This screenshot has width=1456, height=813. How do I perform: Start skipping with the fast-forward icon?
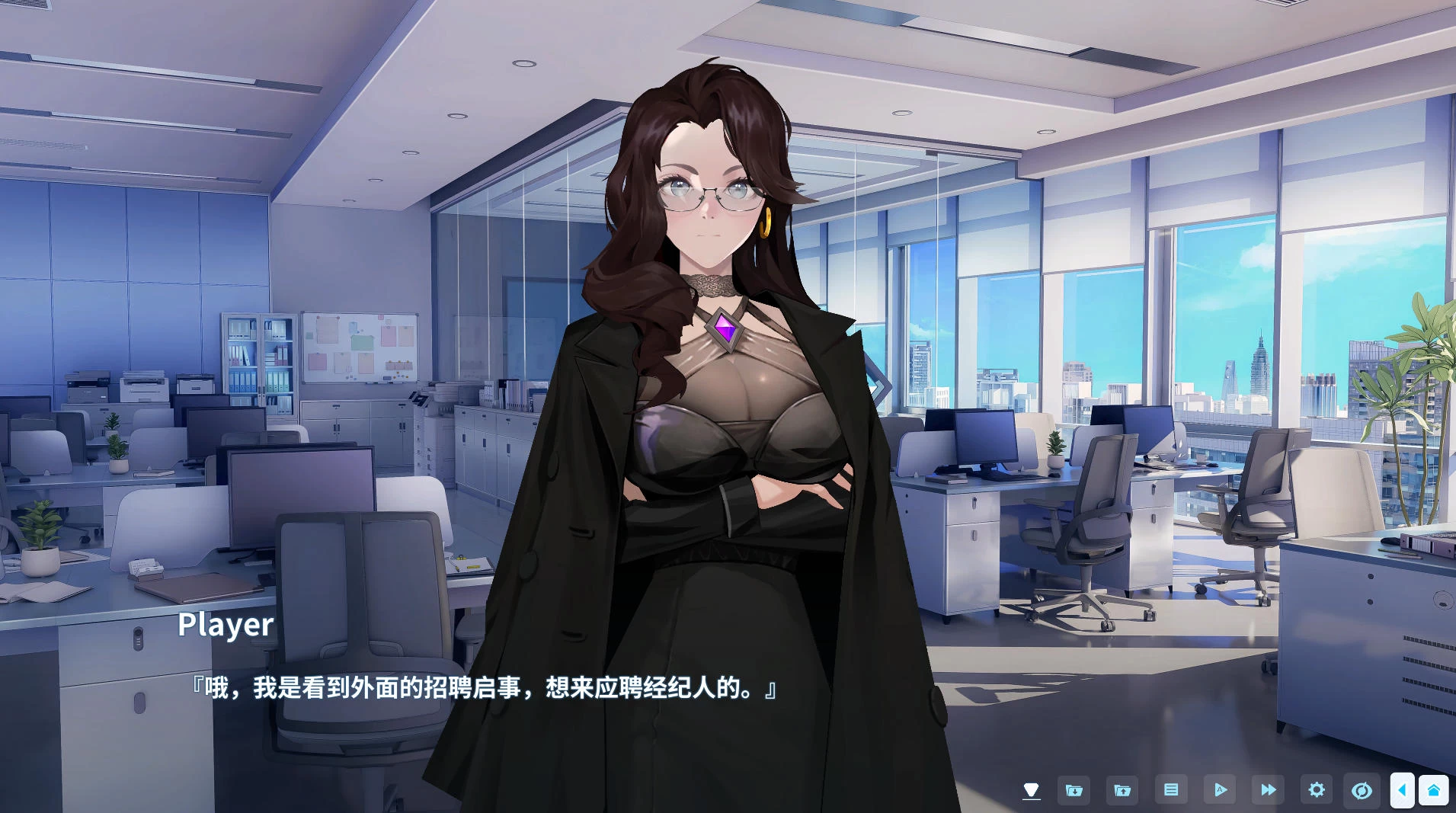(x=1269, y=790)
